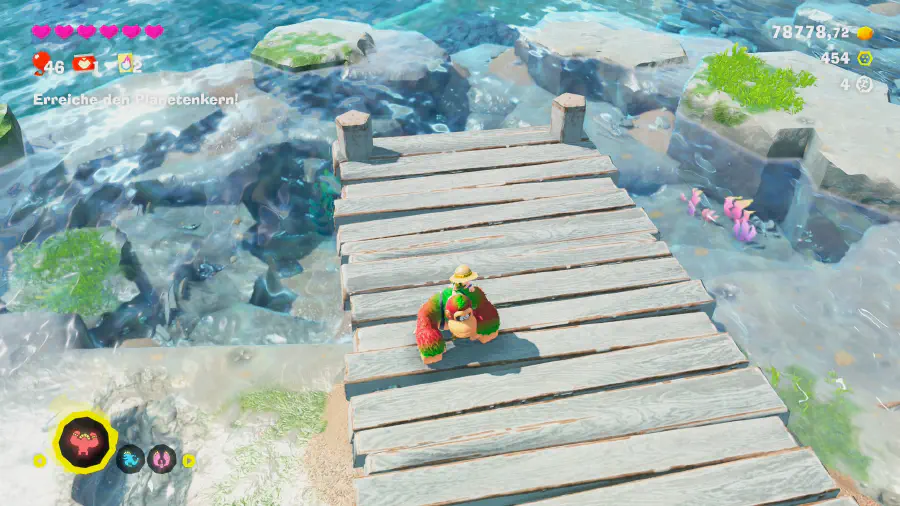Switch to the pink zebra transformation icon

(162, 459)
